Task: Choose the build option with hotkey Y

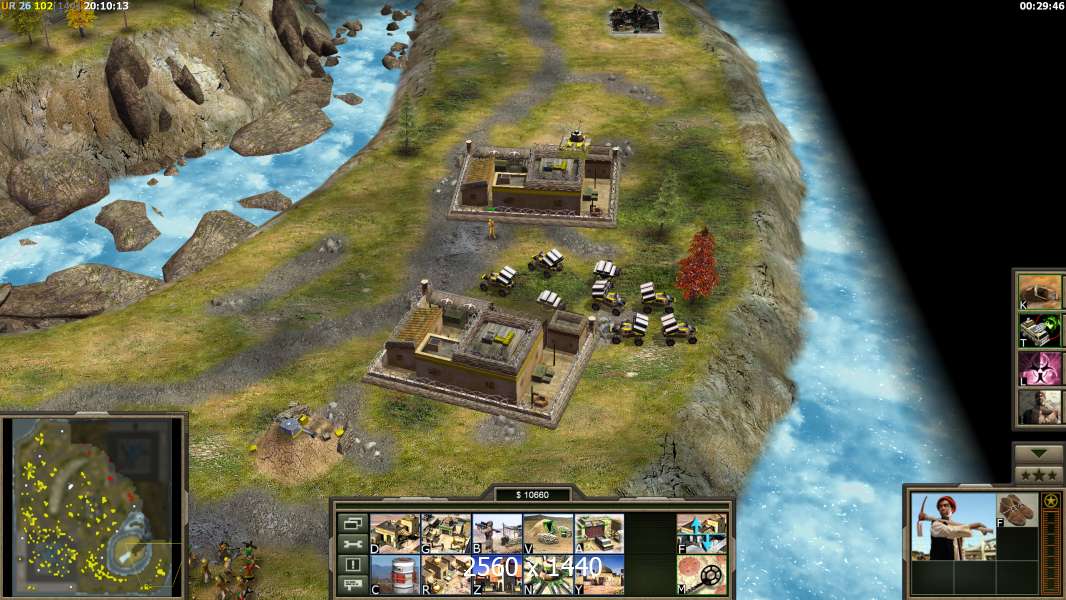Action: tap(599, 574)
